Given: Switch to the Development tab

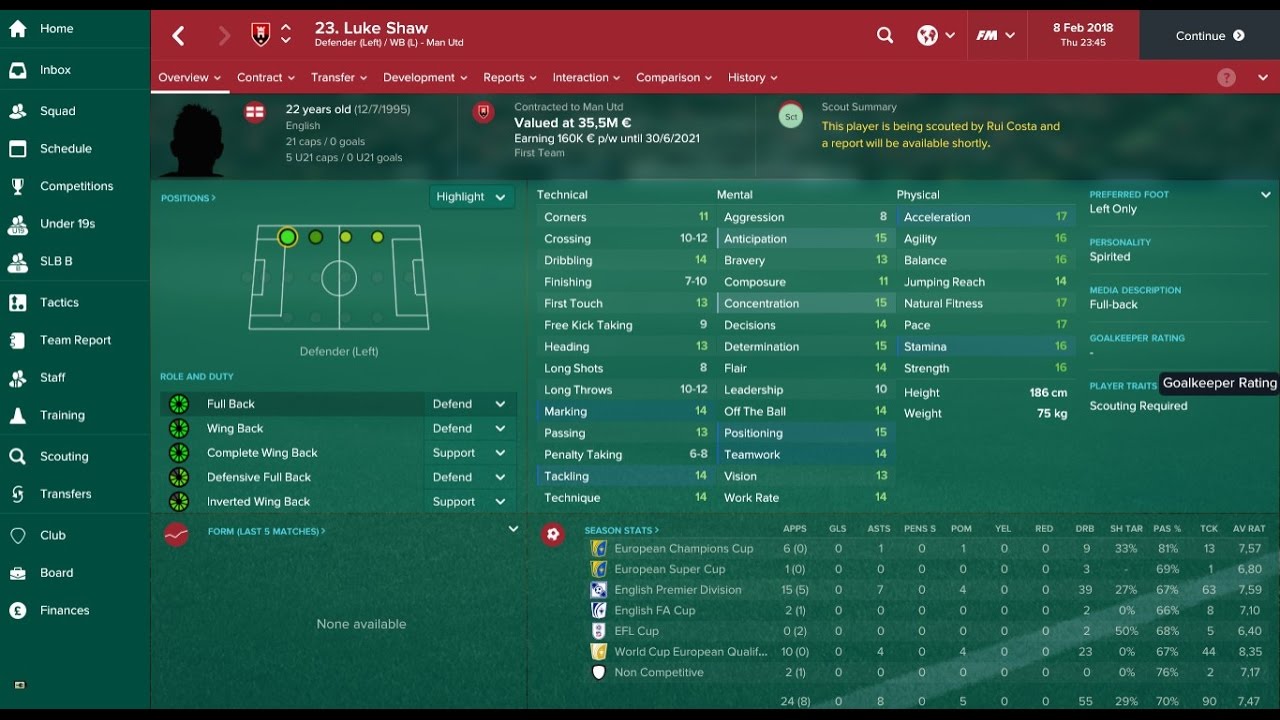Looking at the screenshot, I should [x=424, y=78].
